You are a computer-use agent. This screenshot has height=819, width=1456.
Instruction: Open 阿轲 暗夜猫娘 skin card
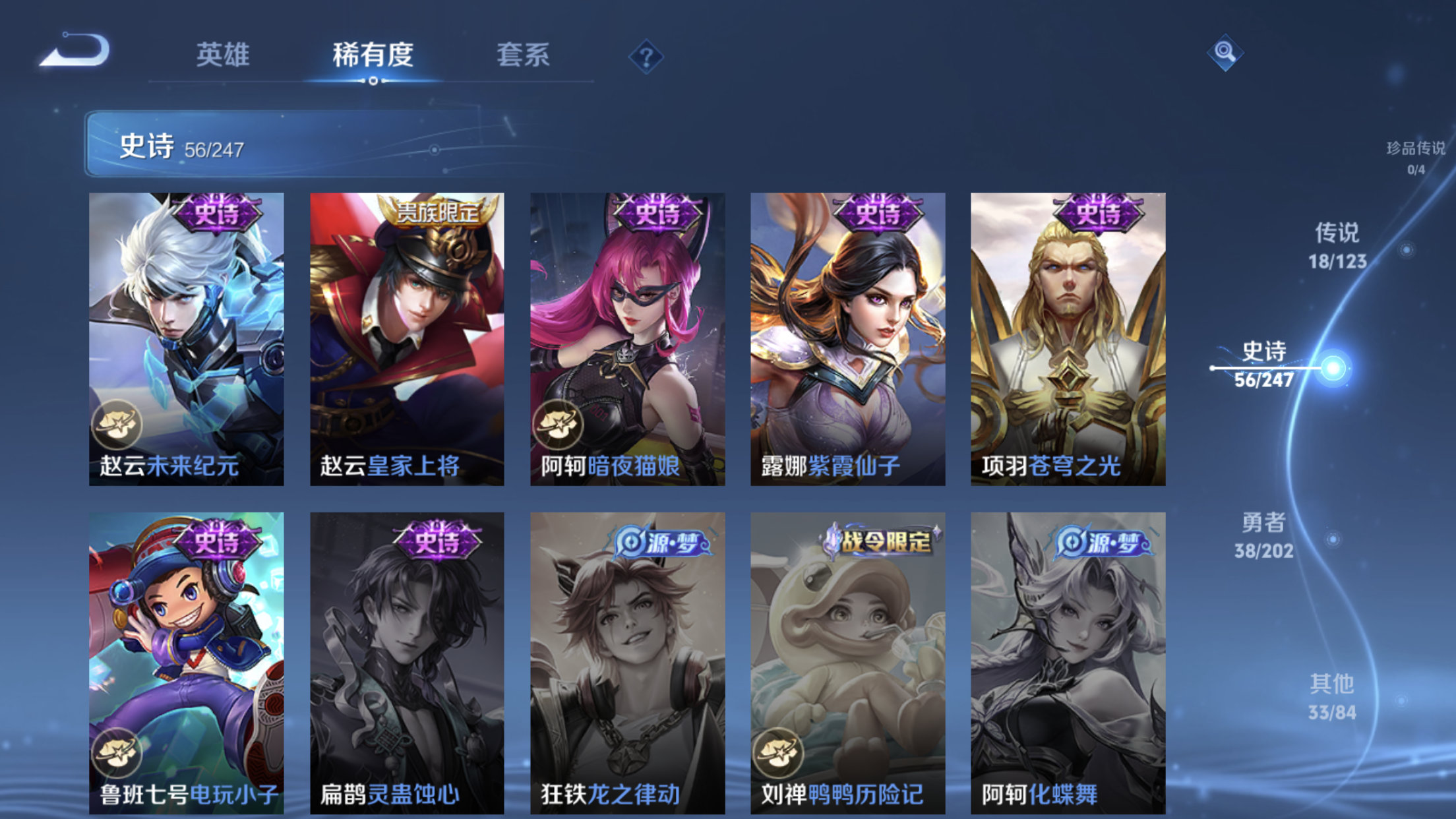tap(627, 339)
